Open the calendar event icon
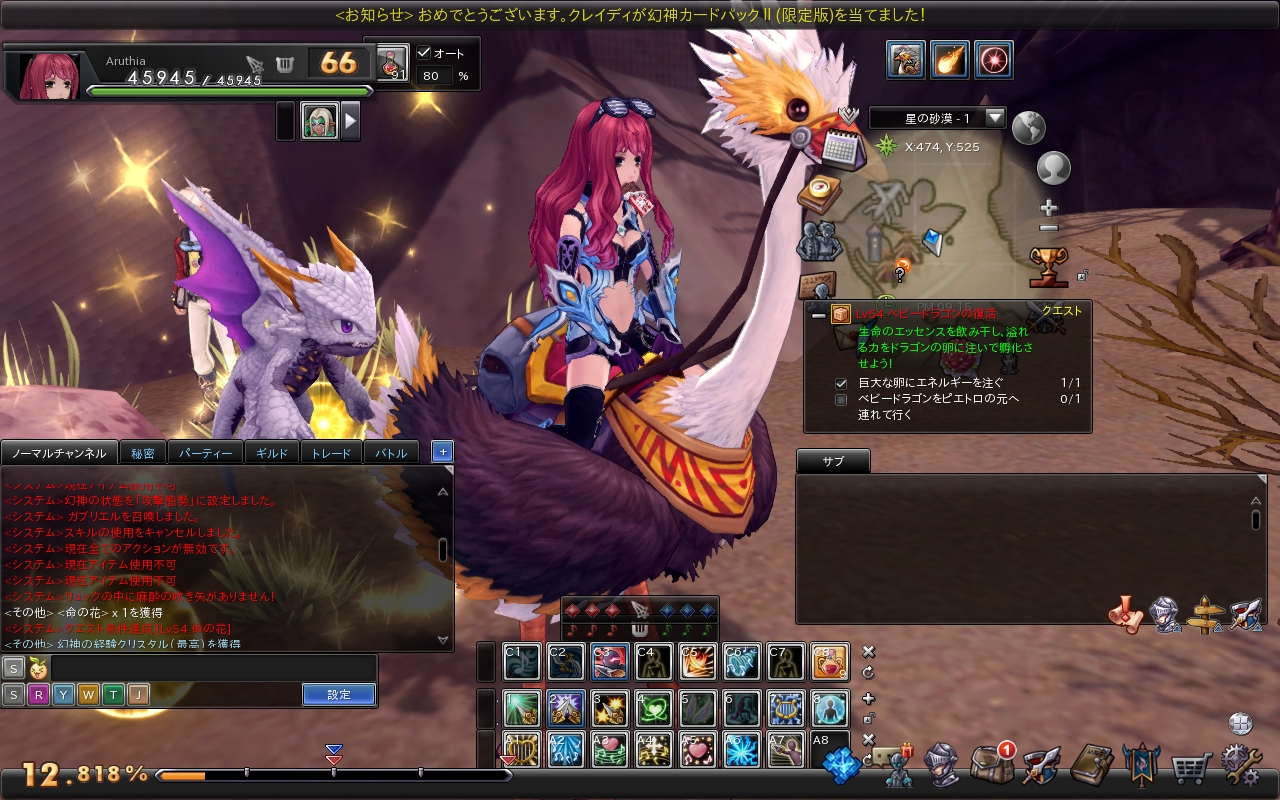1280x800 pixels. (843, 149)
